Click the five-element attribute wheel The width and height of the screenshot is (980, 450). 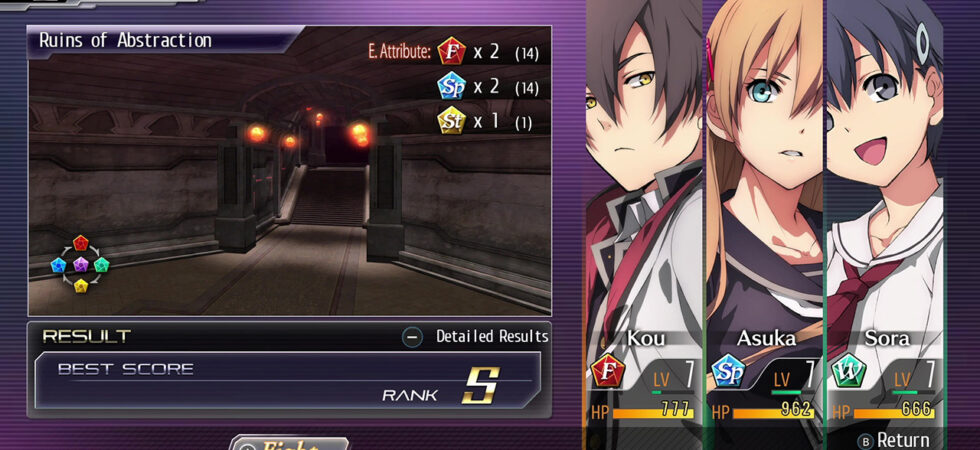click(80, 264)
